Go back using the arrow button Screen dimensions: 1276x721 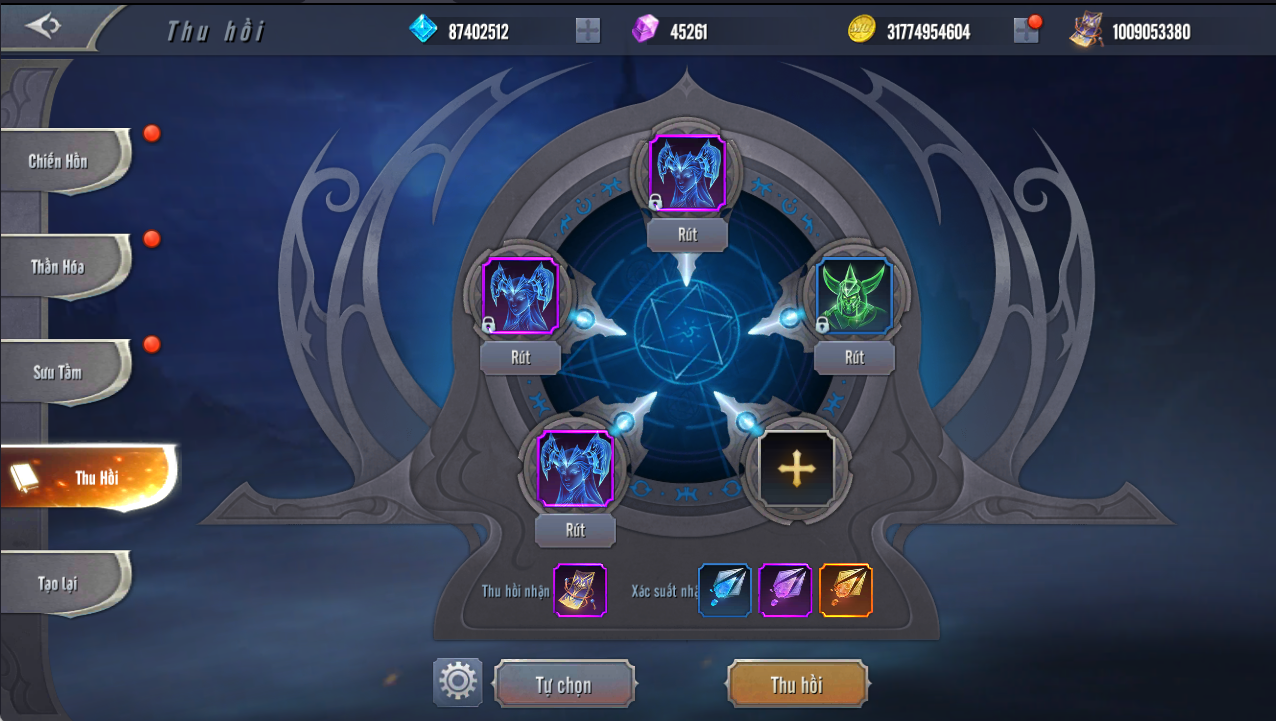coord(44,26)
